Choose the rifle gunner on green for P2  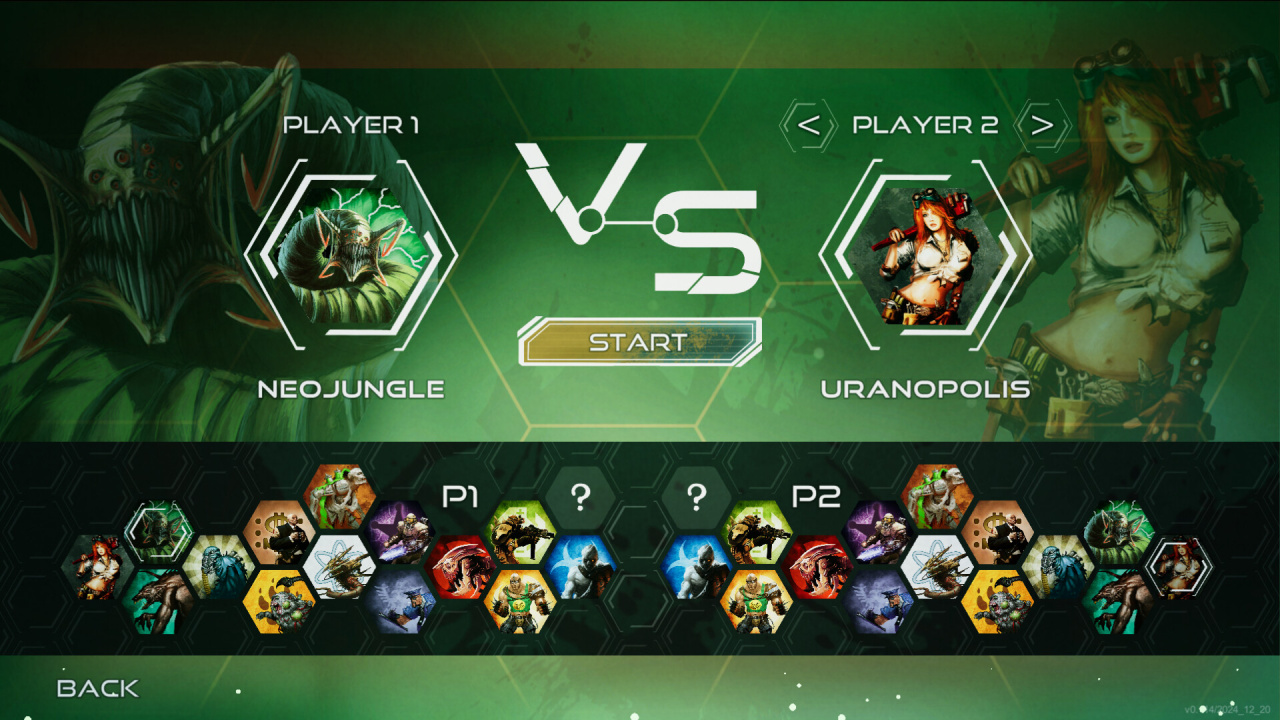[757, 533]
